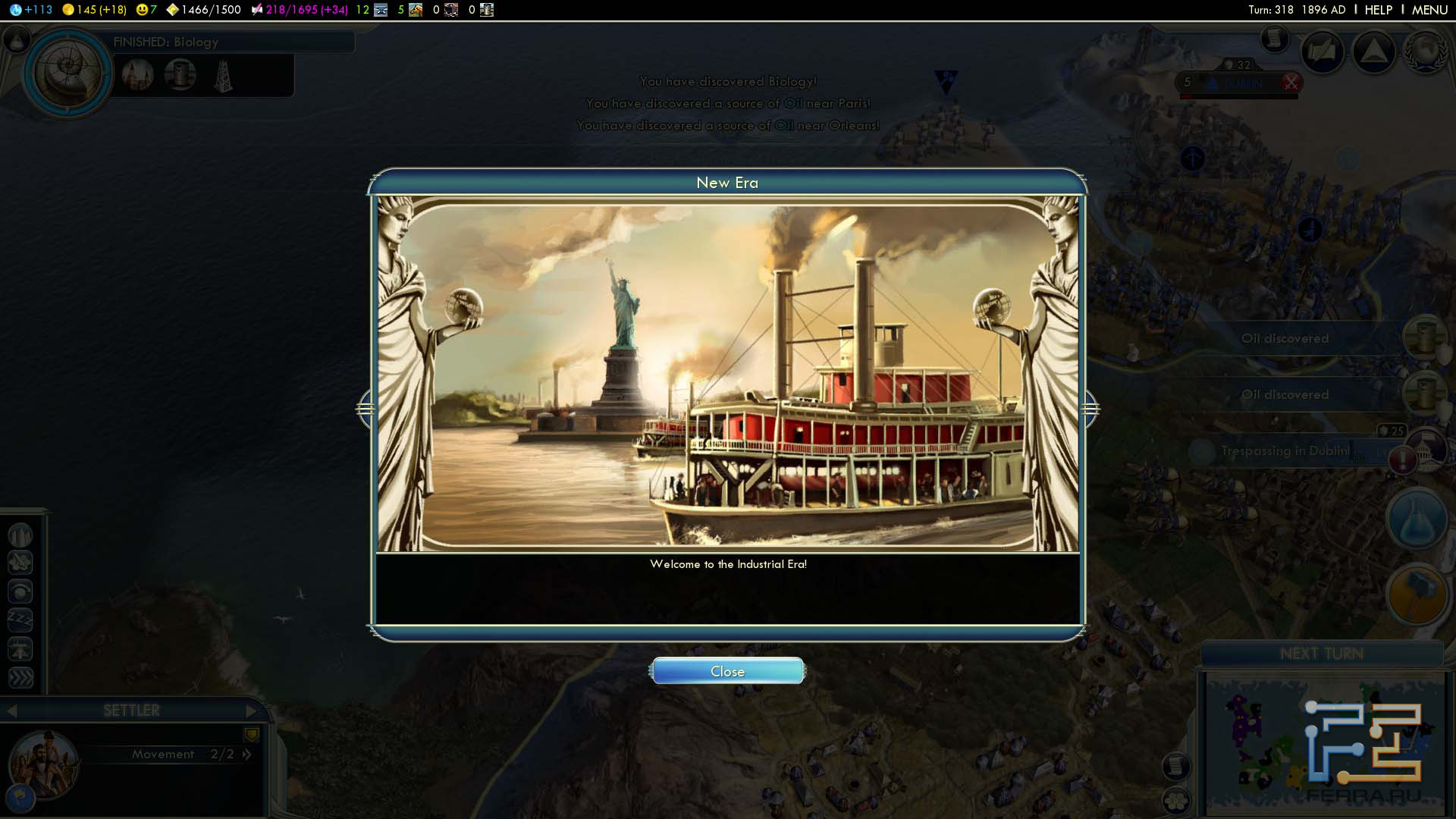
Task: Close the New Era popup
Action: coord(727,671)
